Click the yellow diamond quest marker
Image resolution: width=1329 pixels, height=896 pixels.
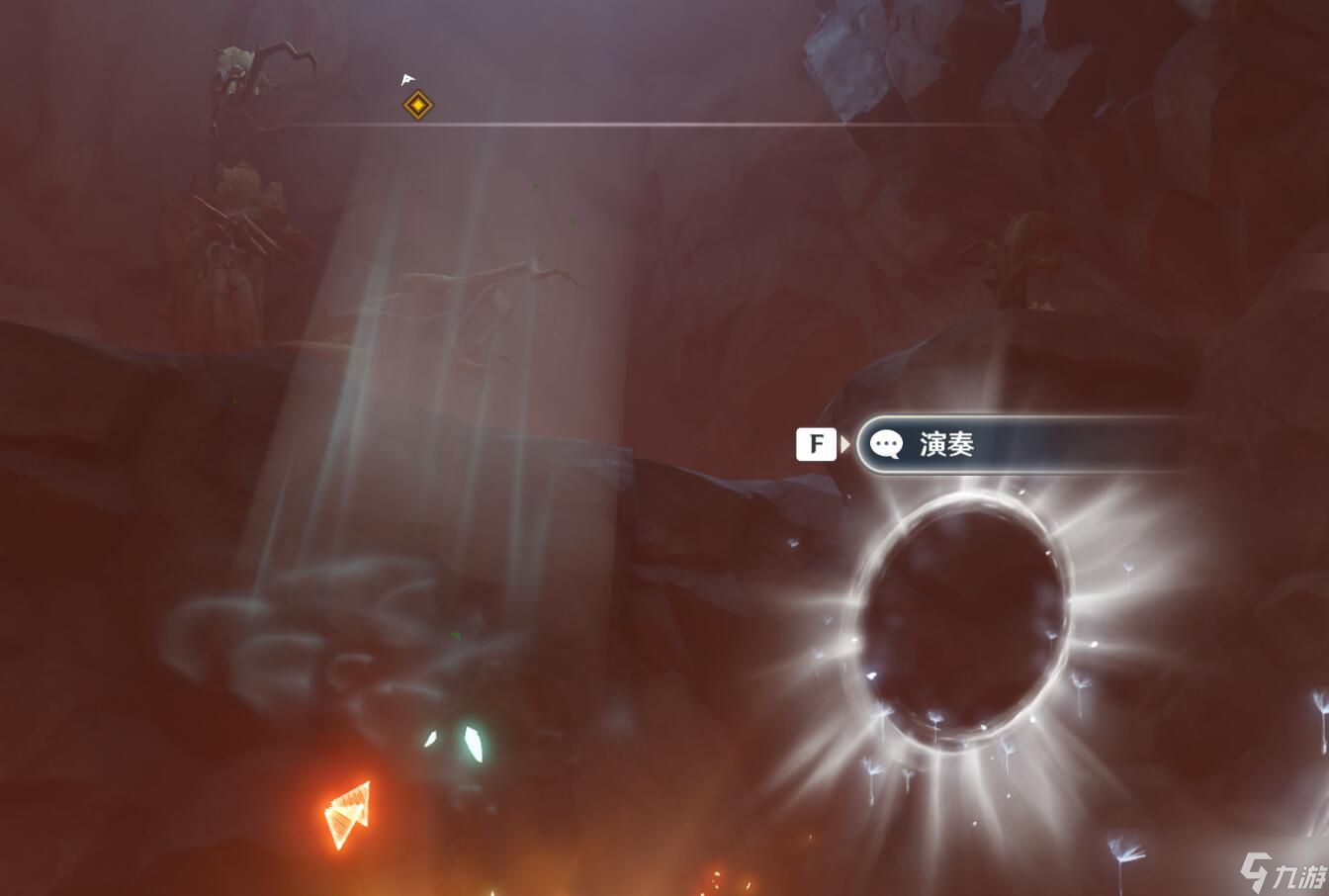[418, 105]
